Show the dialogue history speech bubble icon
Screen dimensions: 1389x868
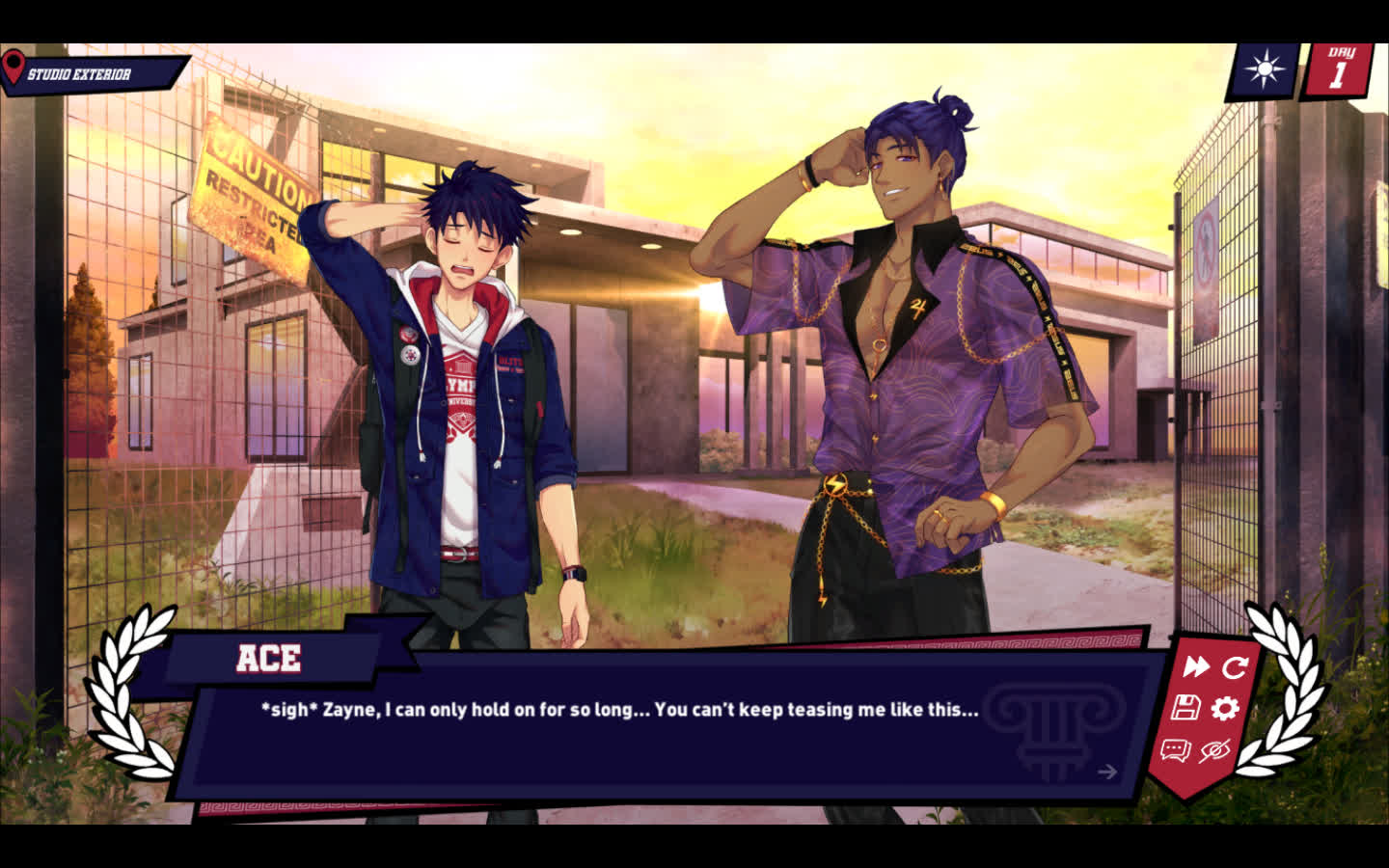click(1175, 750)
